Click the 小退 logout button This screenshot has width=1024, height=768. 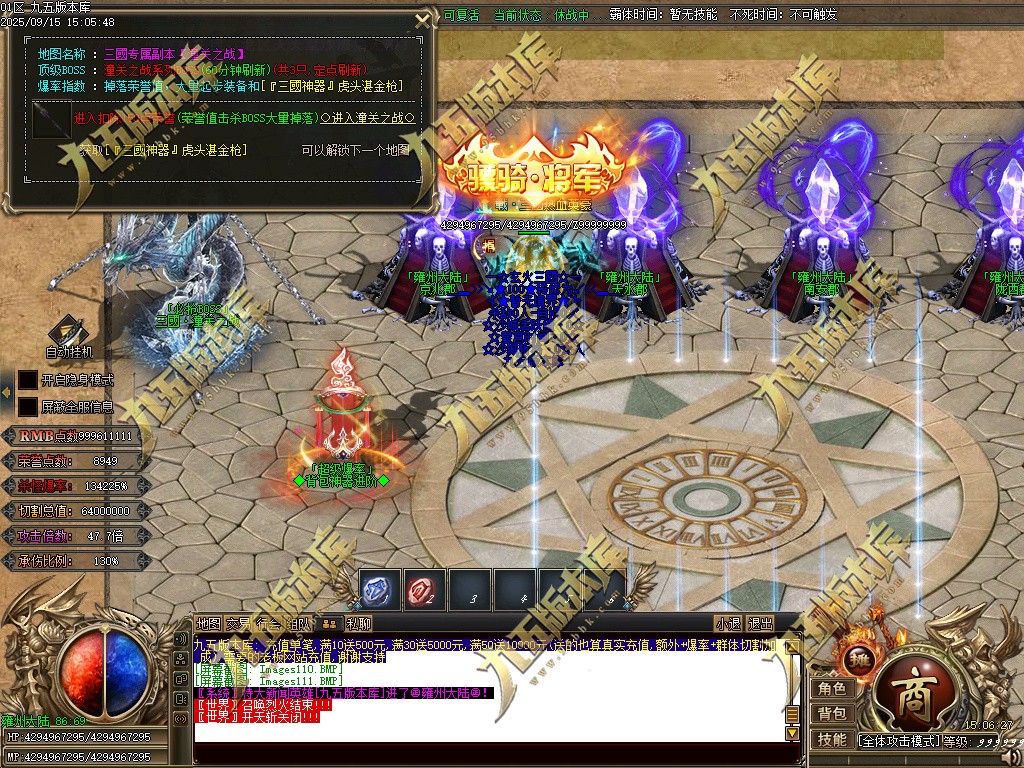point(728,624)
